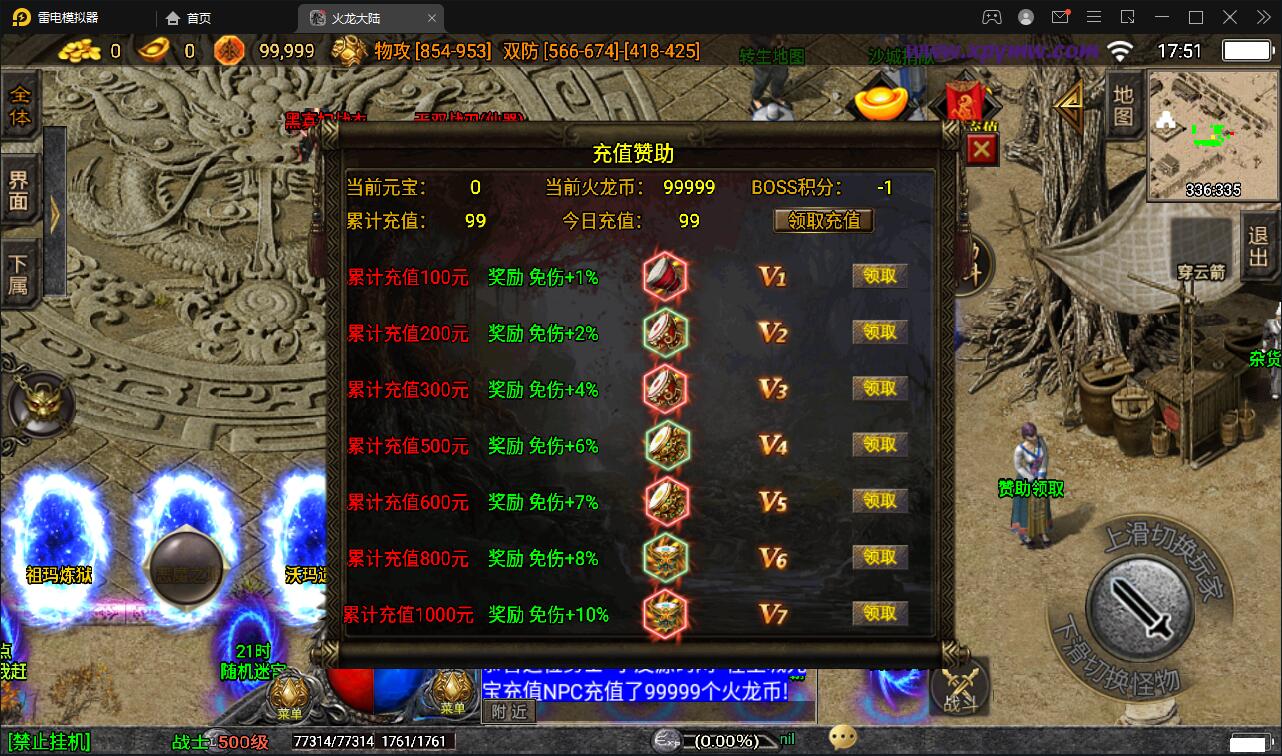Viewport: 1282px width, 756px height.
Task: Open the 附近 chat channel selector
Action: [508, 711]
